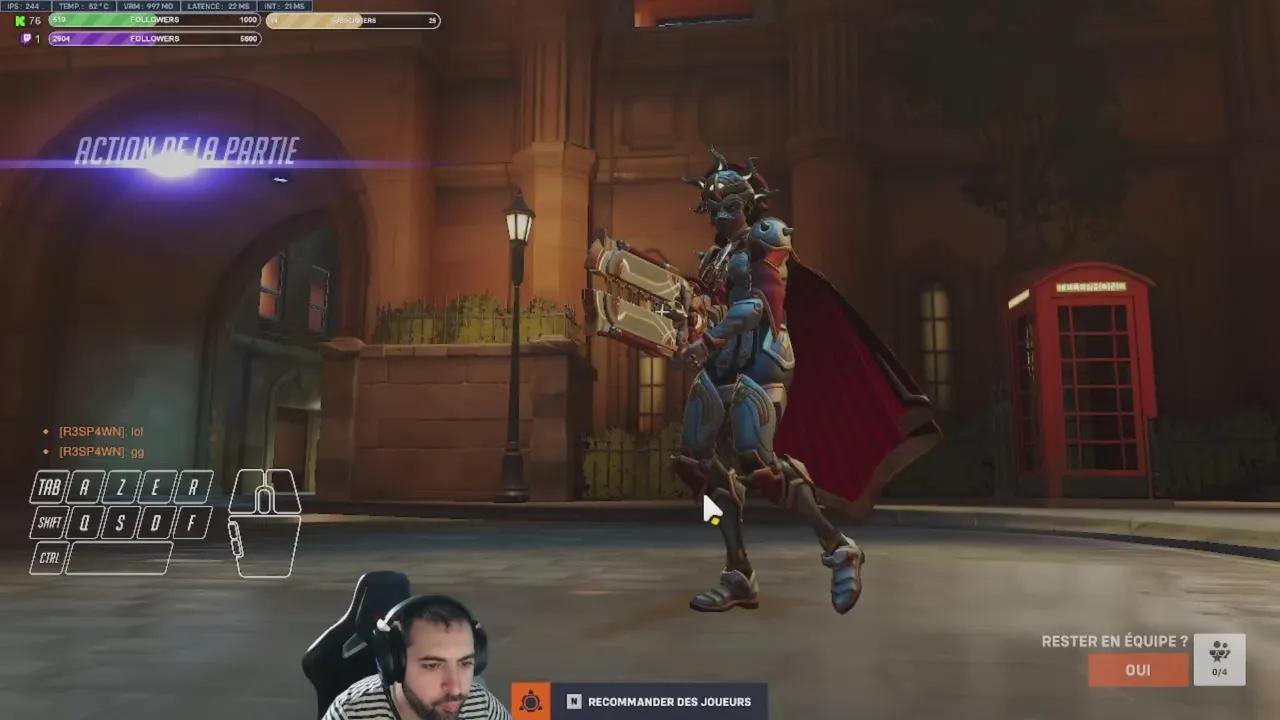Click the Twitch icon in the overlay
The image size is (1280, 720).
coord(25,39)
